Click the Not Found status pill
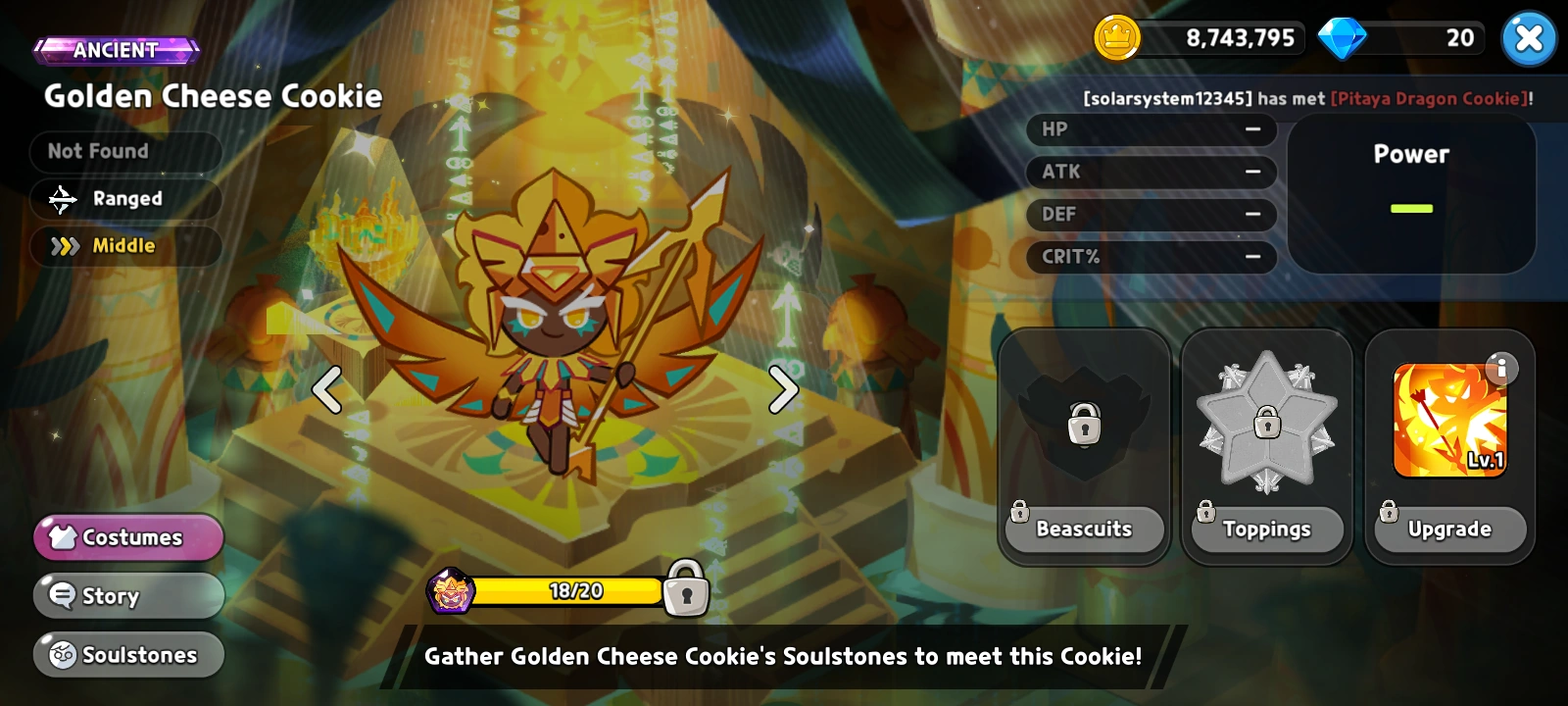1568x706 pixels. 125,150
